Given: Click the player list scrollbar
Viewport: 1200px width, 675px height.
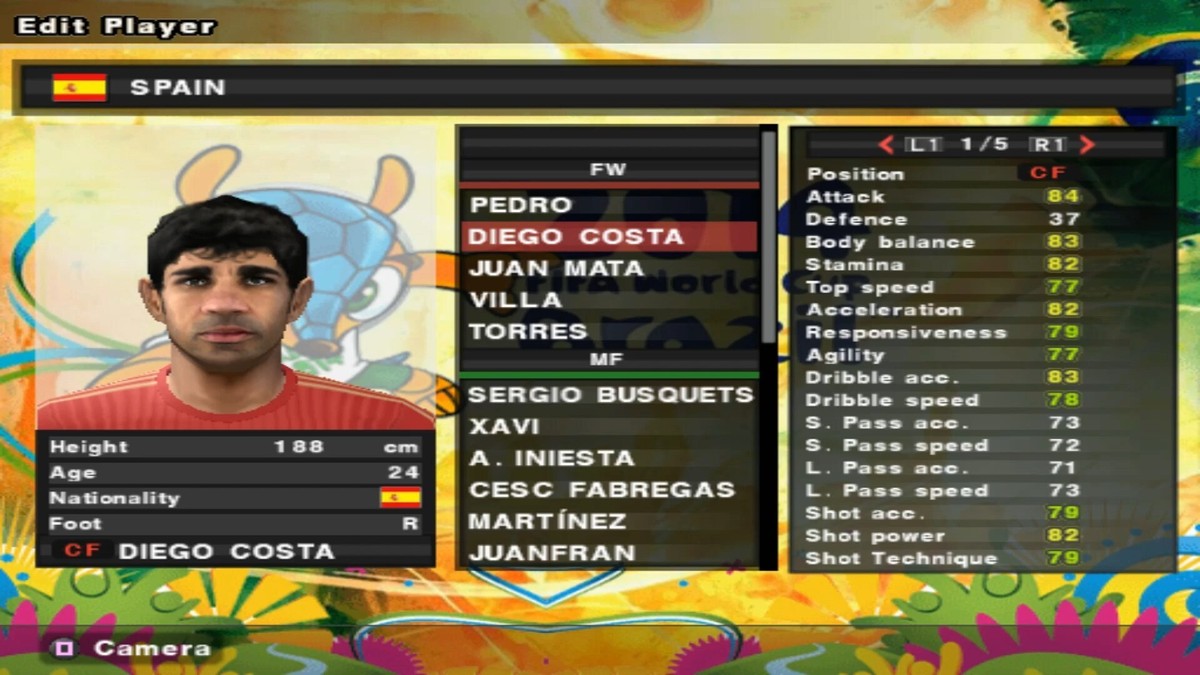Looking at the screenshot, I should tap(768, 240).
